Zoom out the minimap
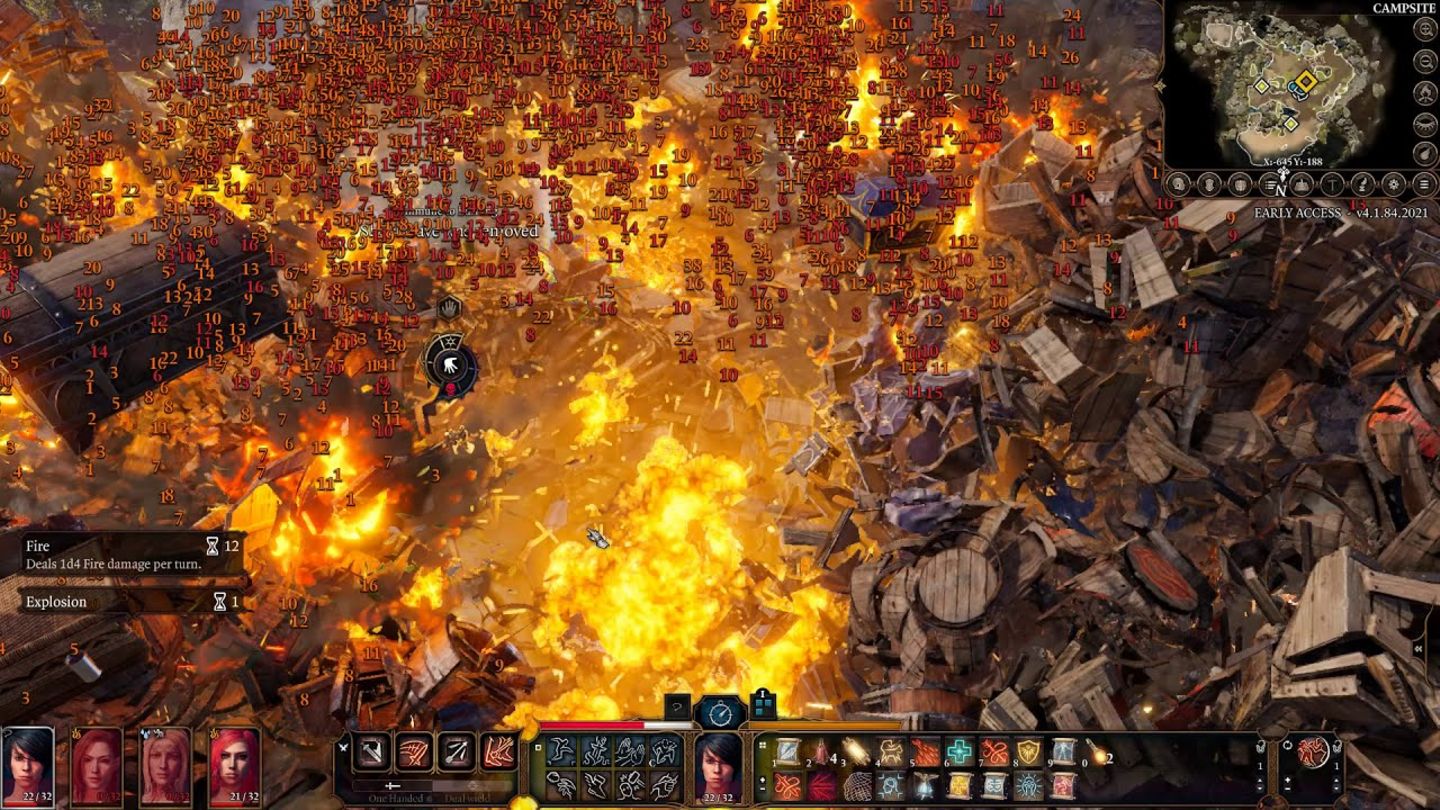Screen dimensions: 1440x810 [x=1425, y=61]
